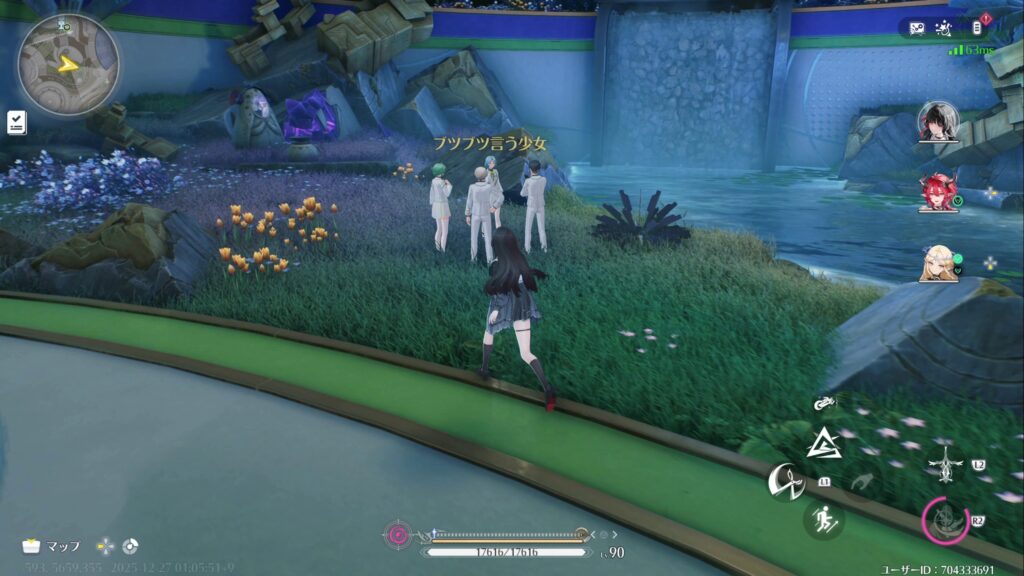Select the dark-haired party member portrait
This screenshot has height=576, width=1024.
tap(938, 121)
